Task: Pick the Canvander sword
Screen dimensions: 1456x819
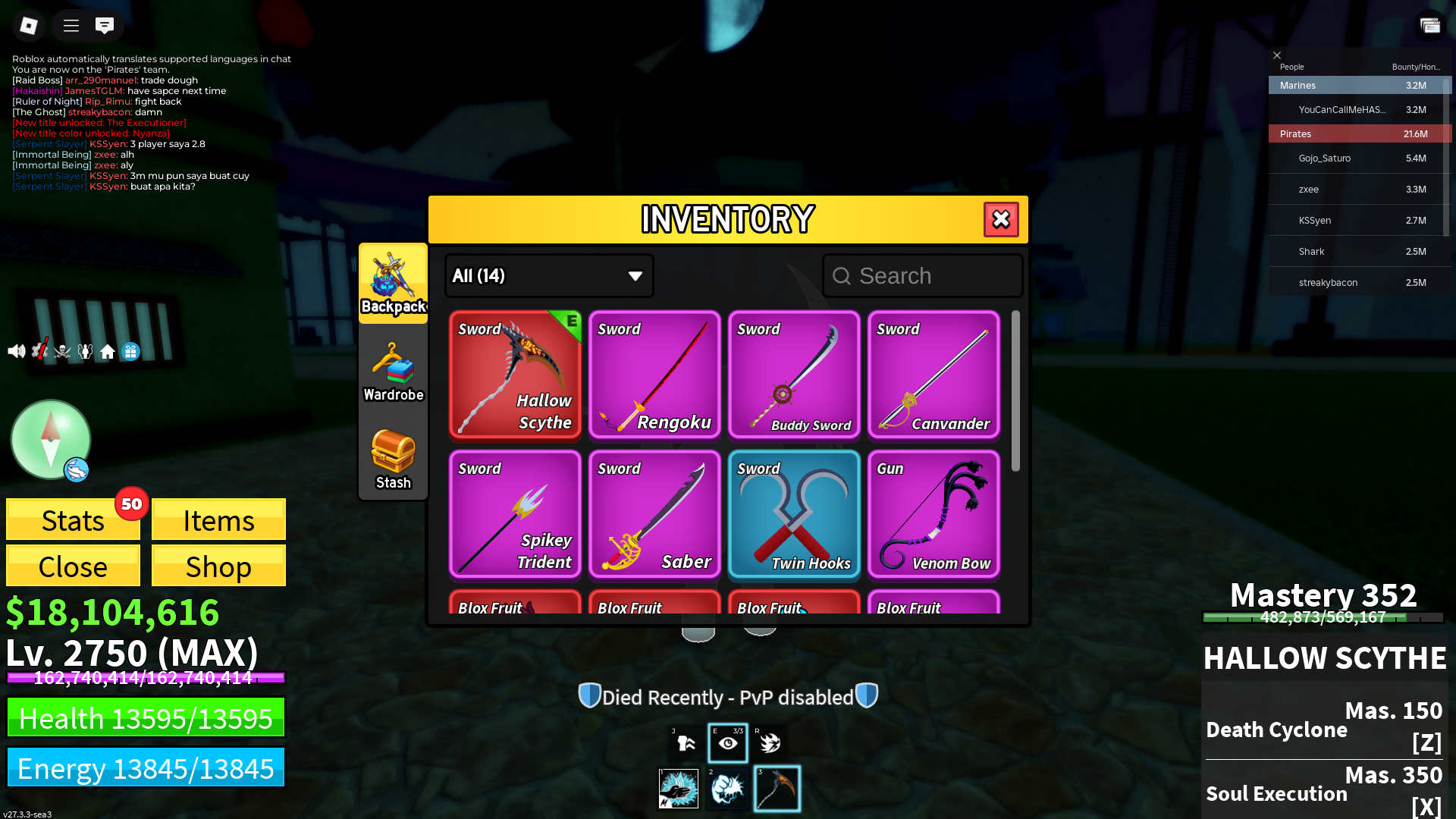Action: click(934, 375)
